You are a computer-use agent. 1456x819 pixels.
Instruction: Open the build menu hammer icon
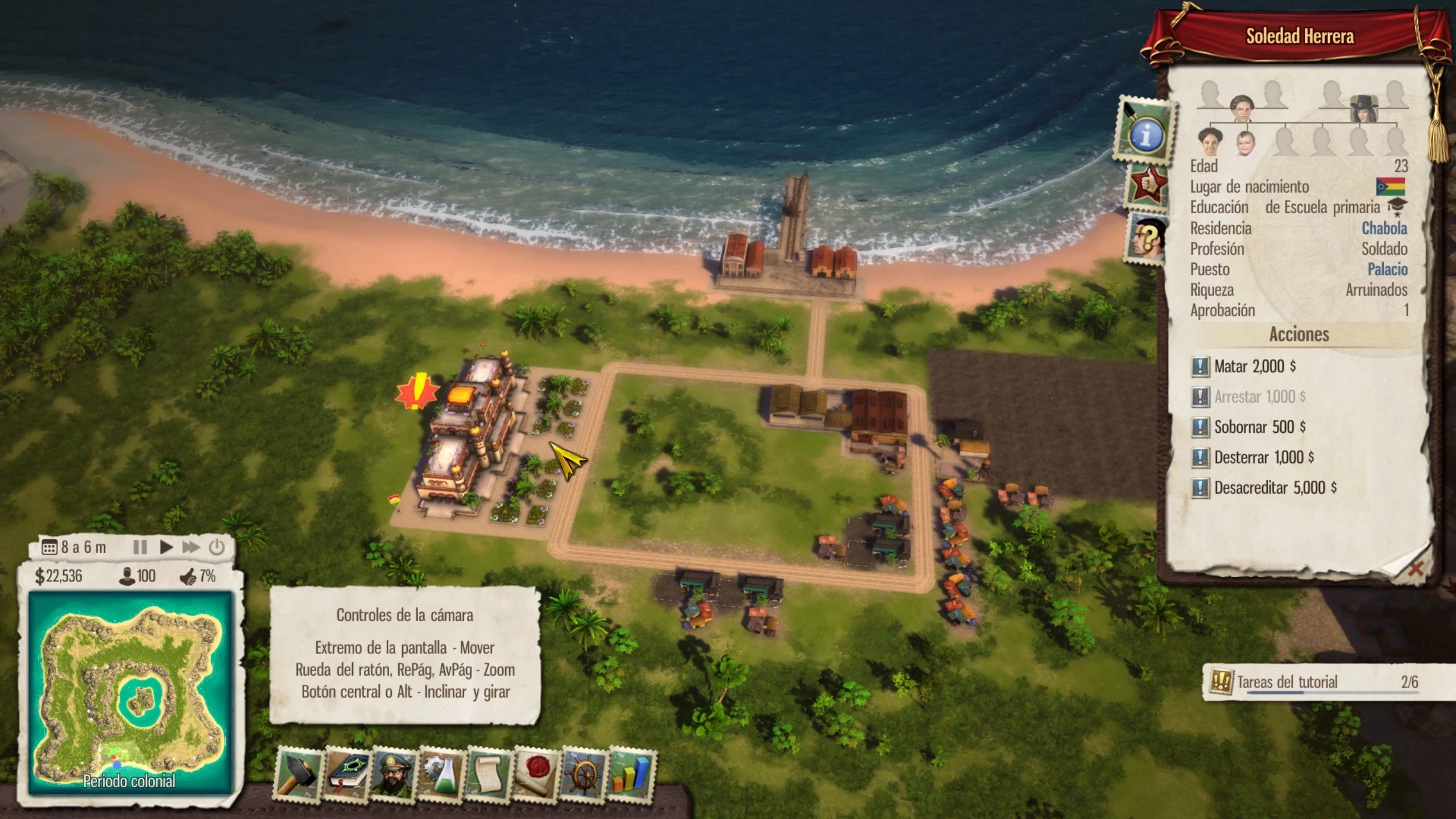click(299, 774)
